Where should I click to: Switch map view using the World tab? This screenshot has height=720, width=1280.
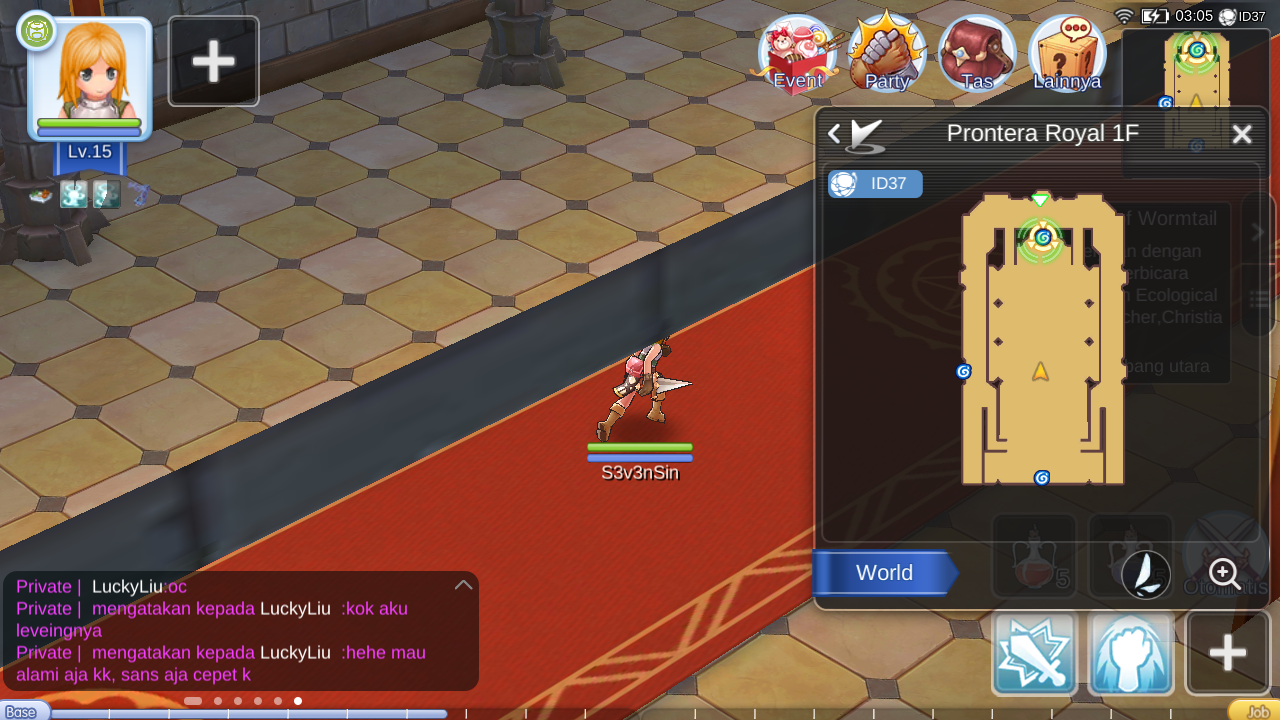coord(884,573)
